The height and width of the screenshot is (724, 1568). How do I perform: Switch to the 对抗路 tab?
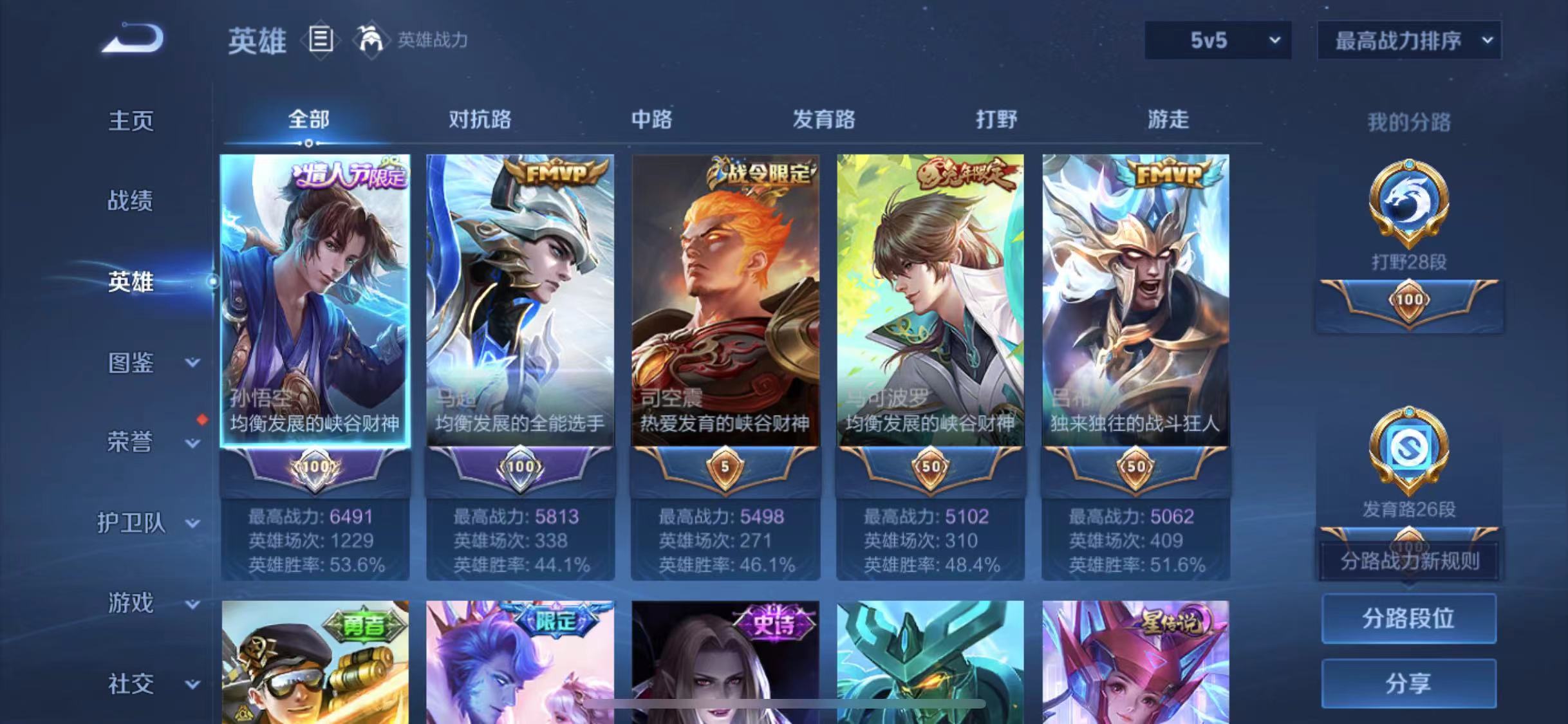[x=481, y=120]
